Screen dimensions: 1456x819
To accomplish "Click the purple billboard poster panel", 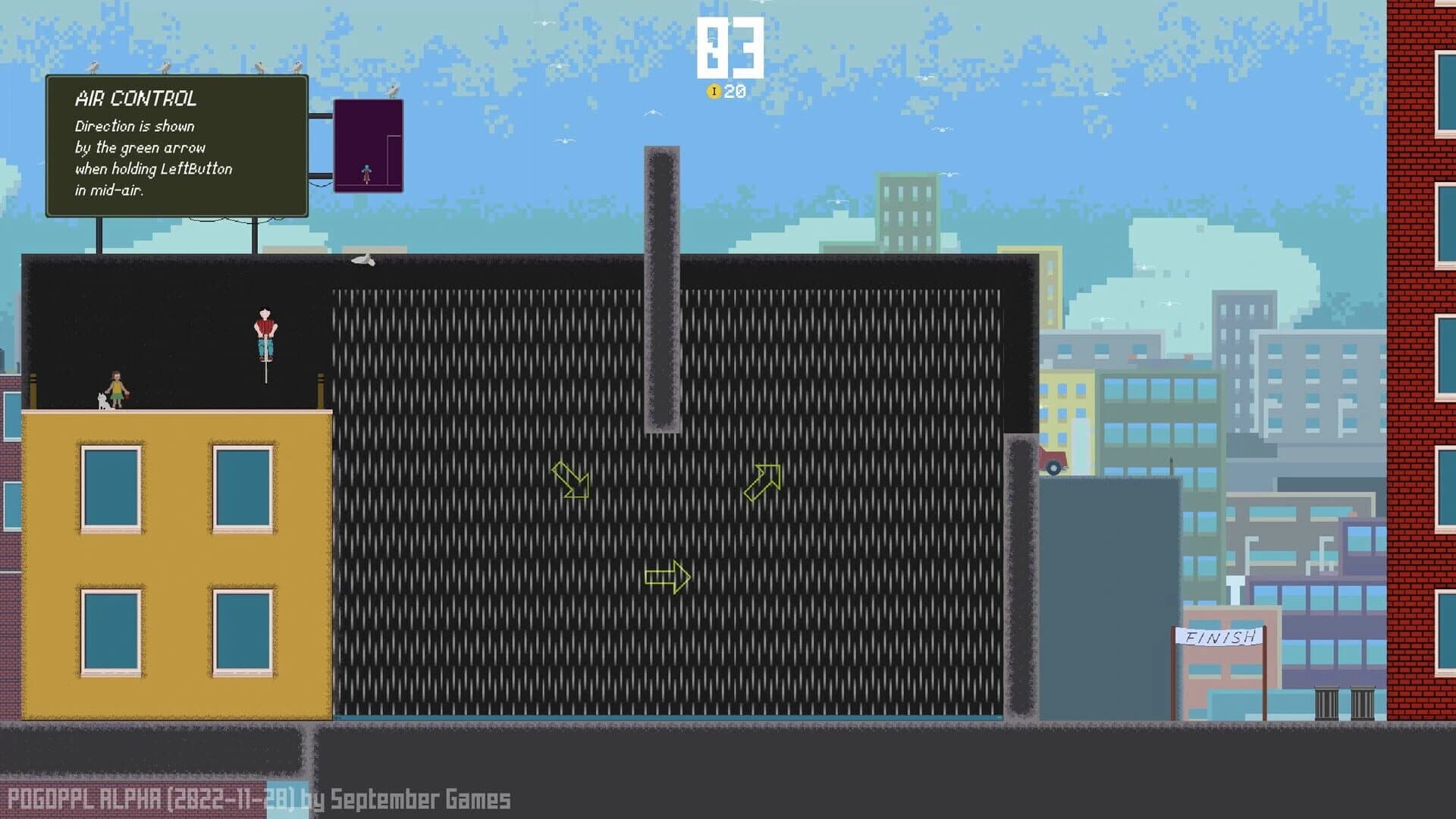I will (369, 146).
